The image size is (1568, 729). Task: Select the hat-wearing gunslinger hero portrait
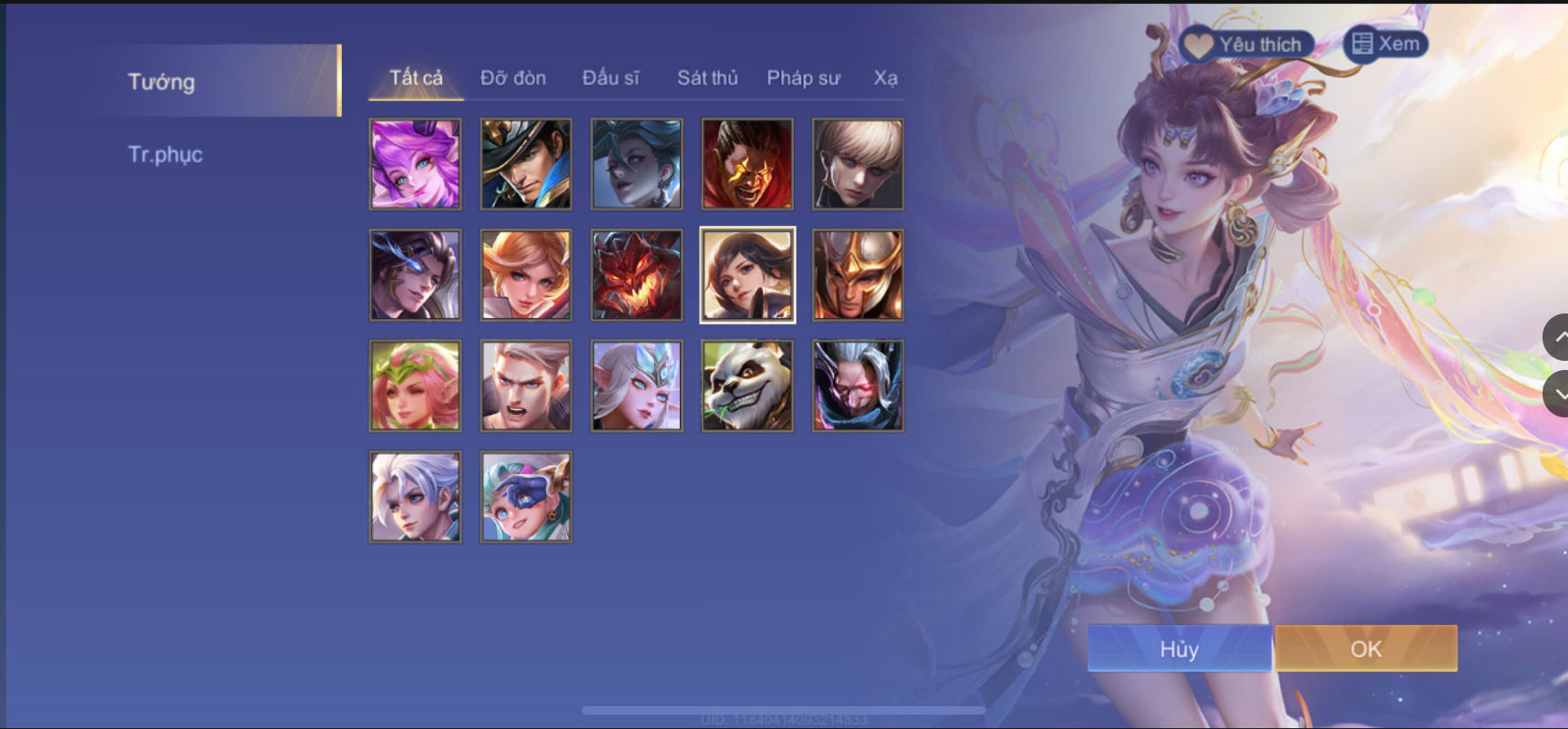pos(527,164)
